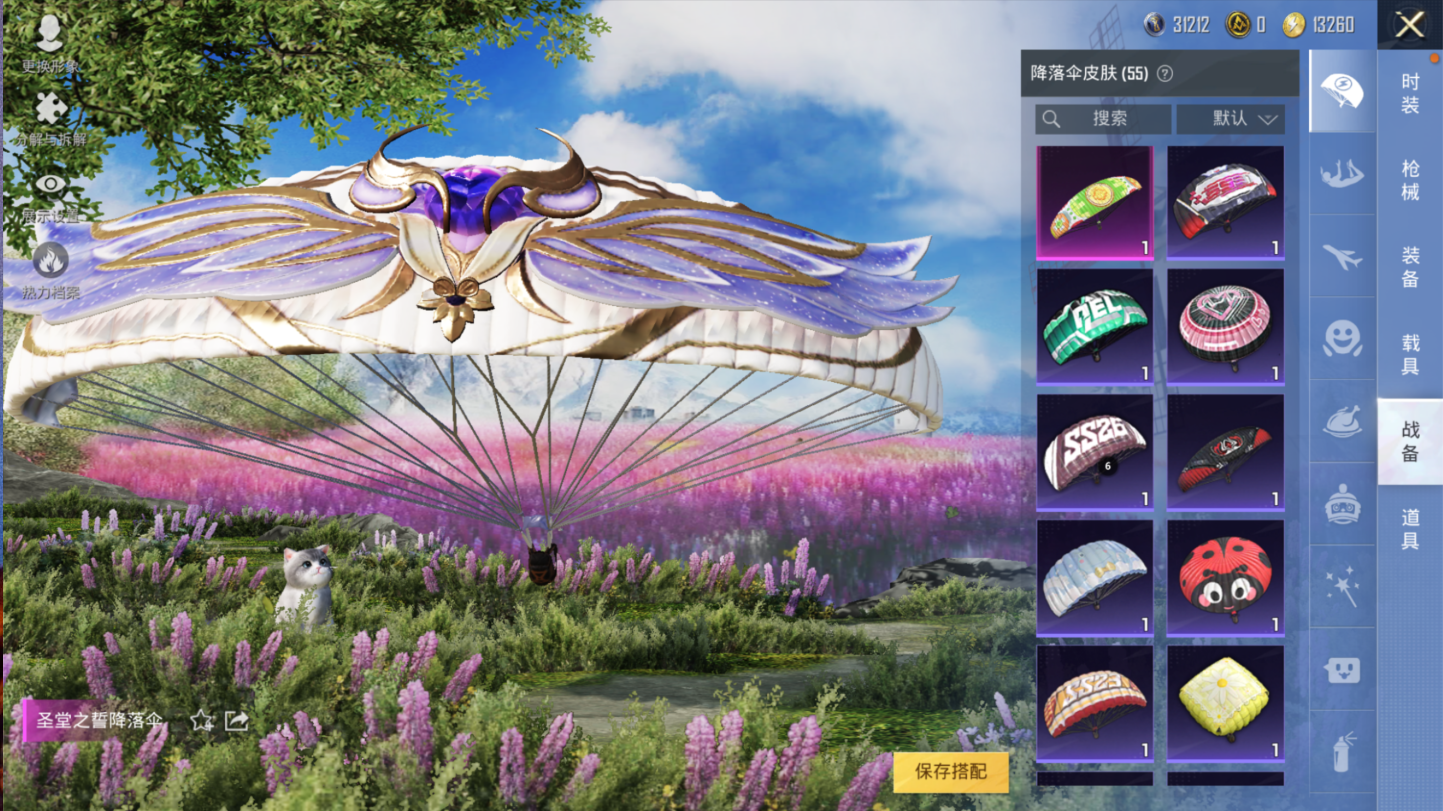This screenshot has width=1443, height=811.
Task: Close the parachute skin screen
Action: point(1410,25)
